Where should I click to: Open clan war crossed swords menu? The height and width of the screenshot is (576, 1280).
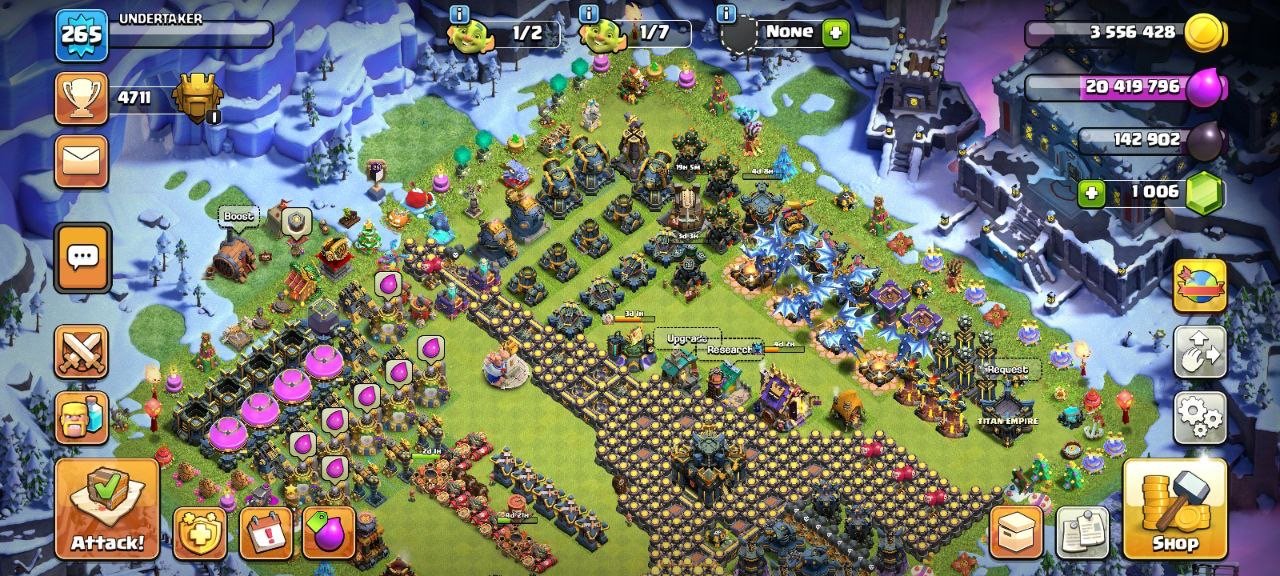82,351
